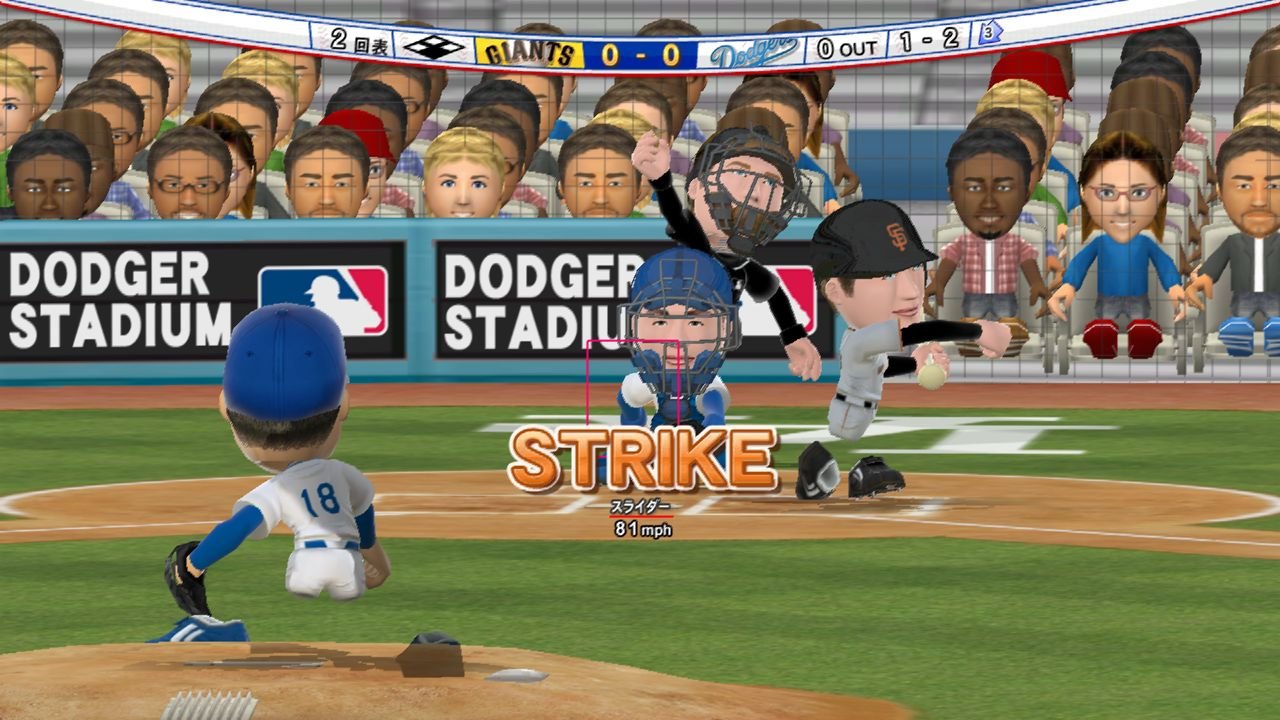Click the base runner diamond indicator

click(x=434, y=47)
